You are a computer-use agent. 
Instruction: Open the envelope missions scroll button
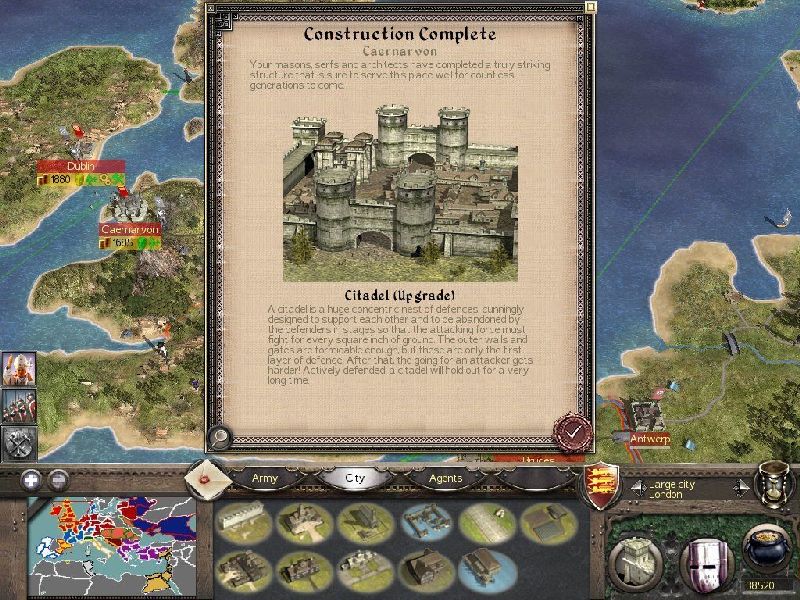pos(207,477)
